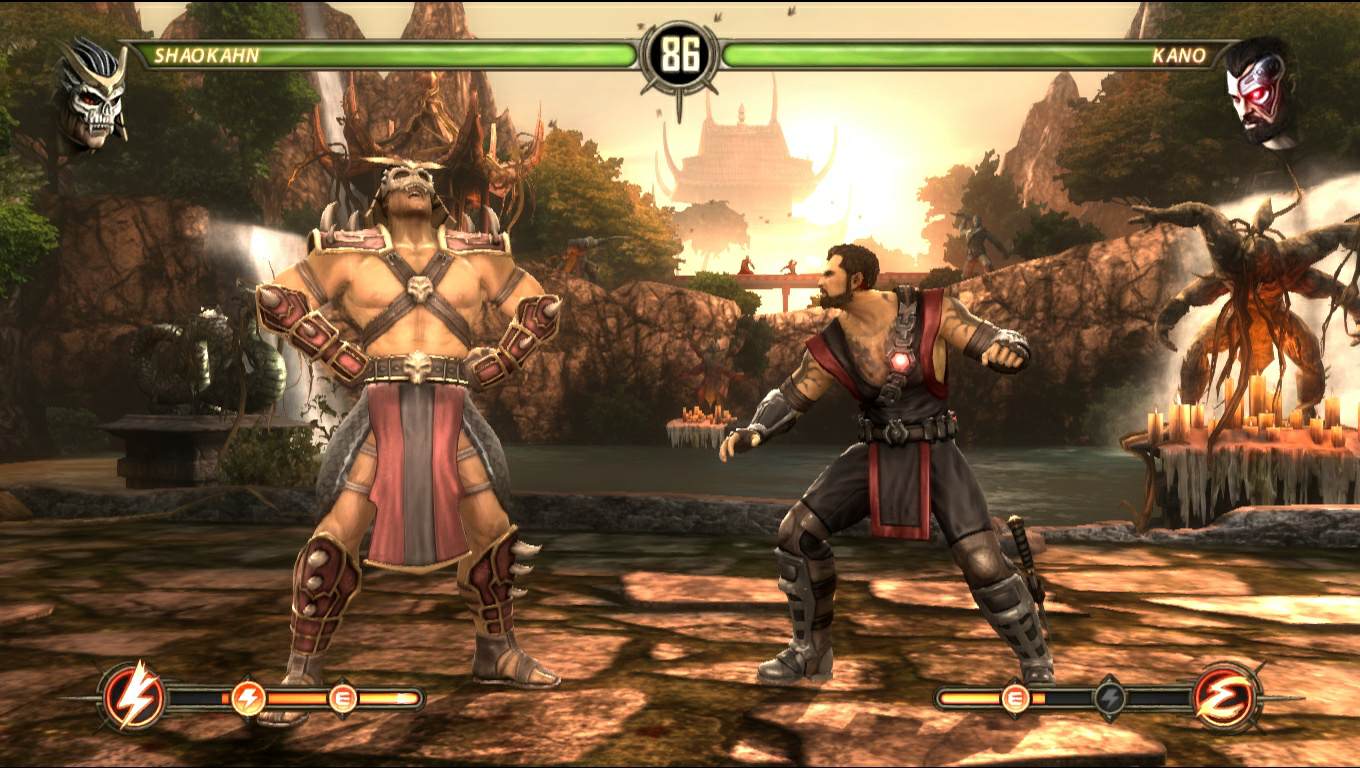Click the dim lightning icon on Kano's meter
The width and height of the screenshot is (1360, 768).
1109,697
